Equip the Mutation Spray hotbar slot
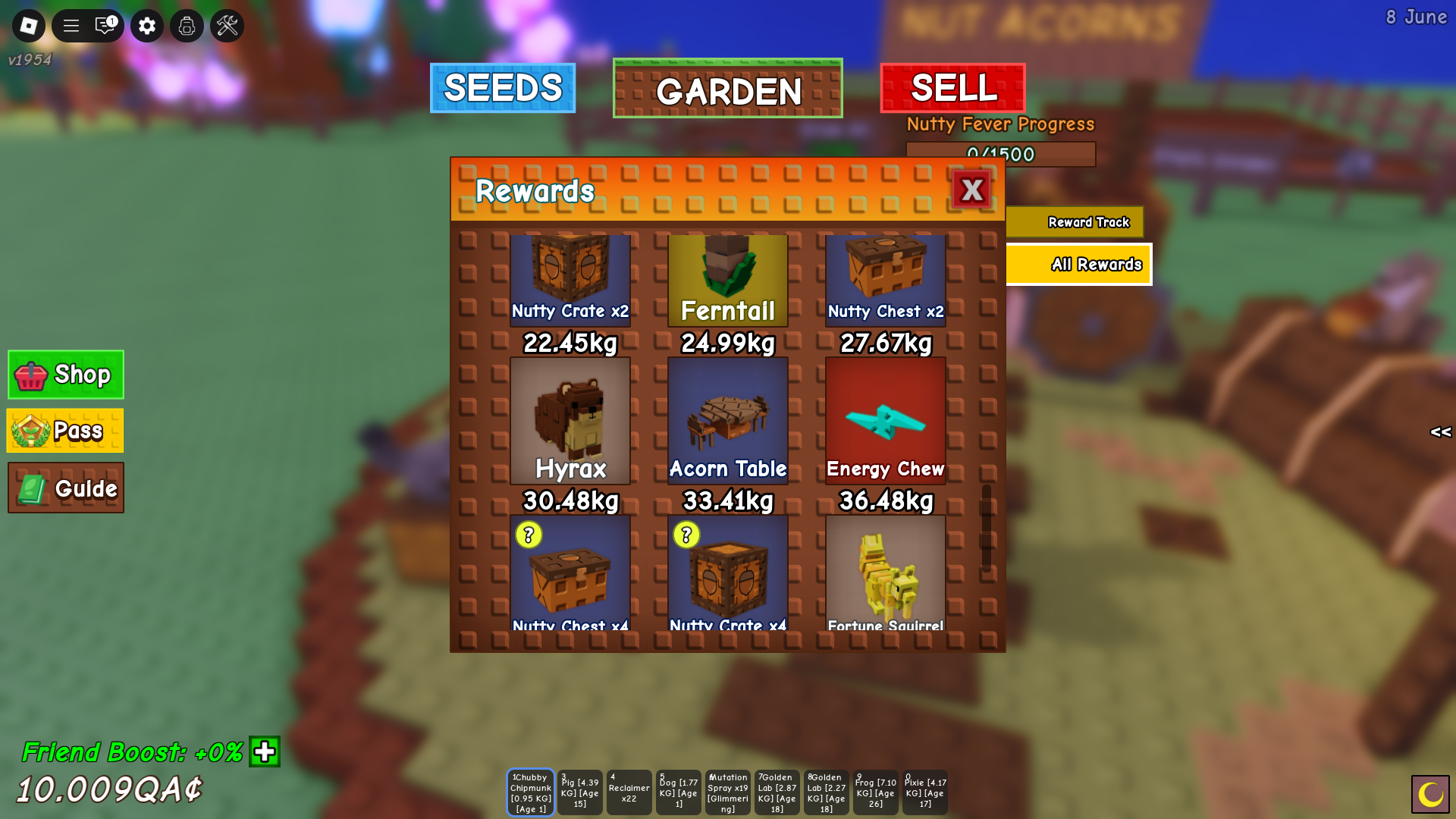1456x819 pixels. click(728, 792)
